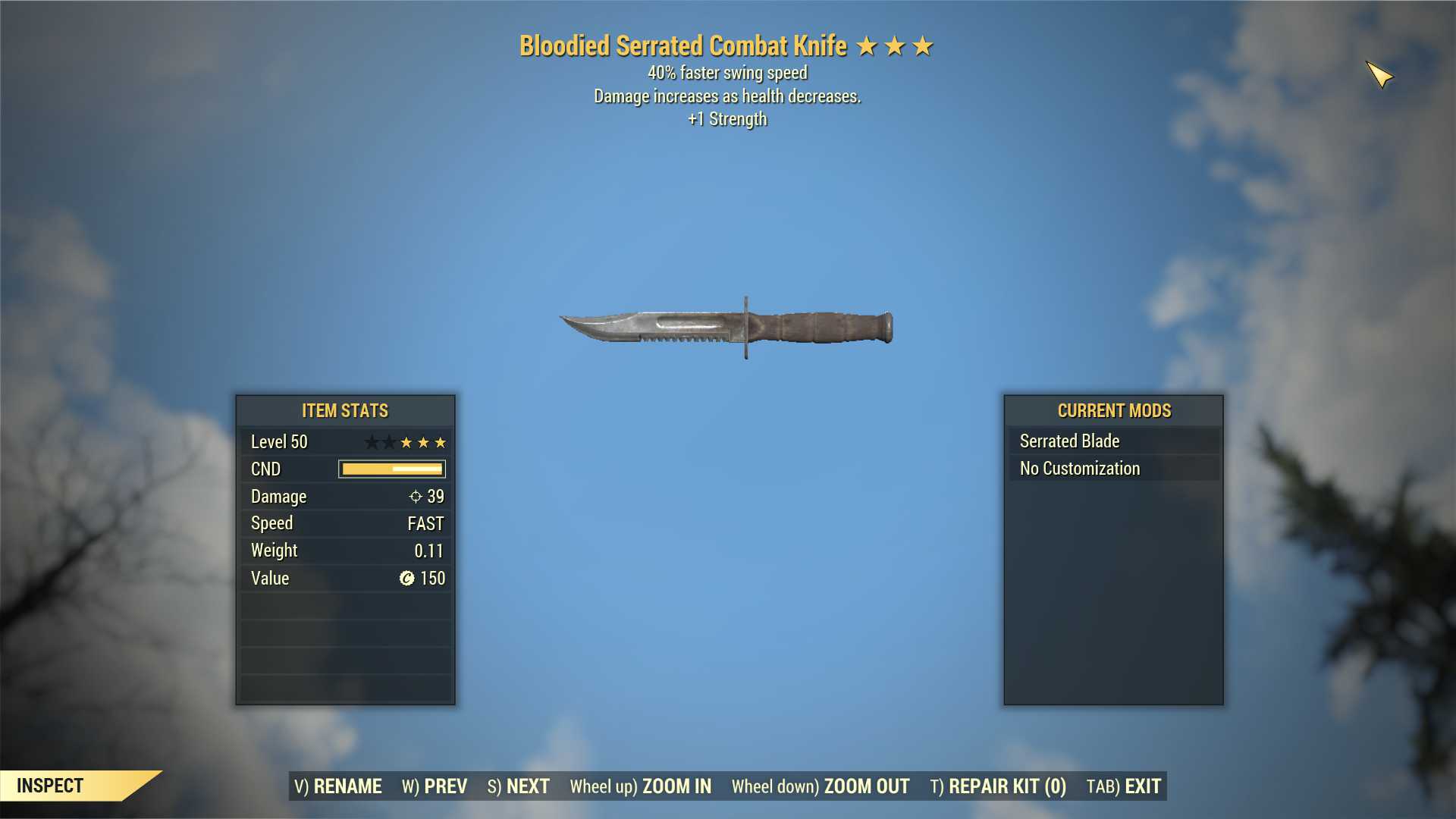Activate the Zoom Out button

point(821,786)
